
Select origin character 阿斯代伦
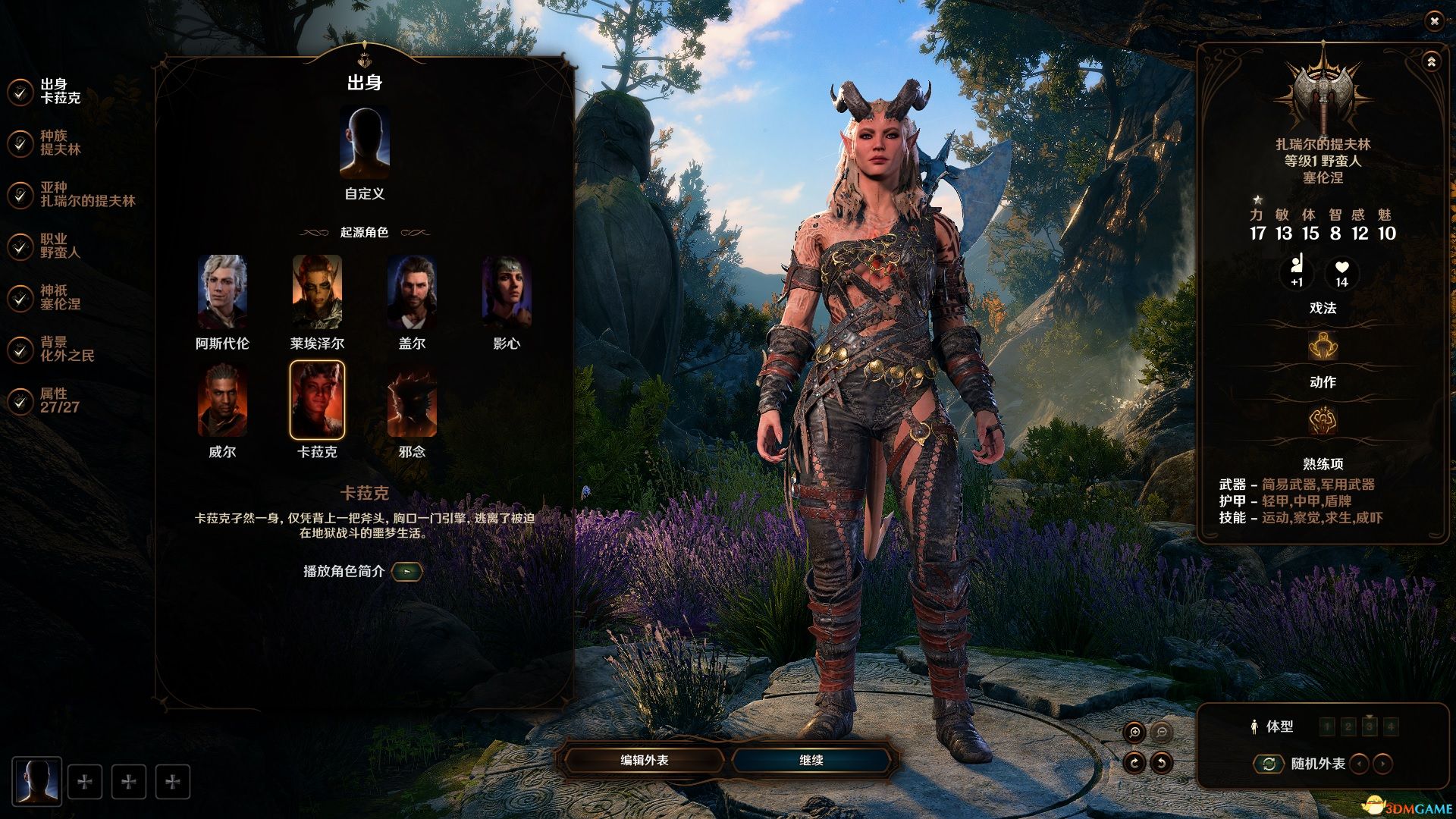click(x=222, y=292)
